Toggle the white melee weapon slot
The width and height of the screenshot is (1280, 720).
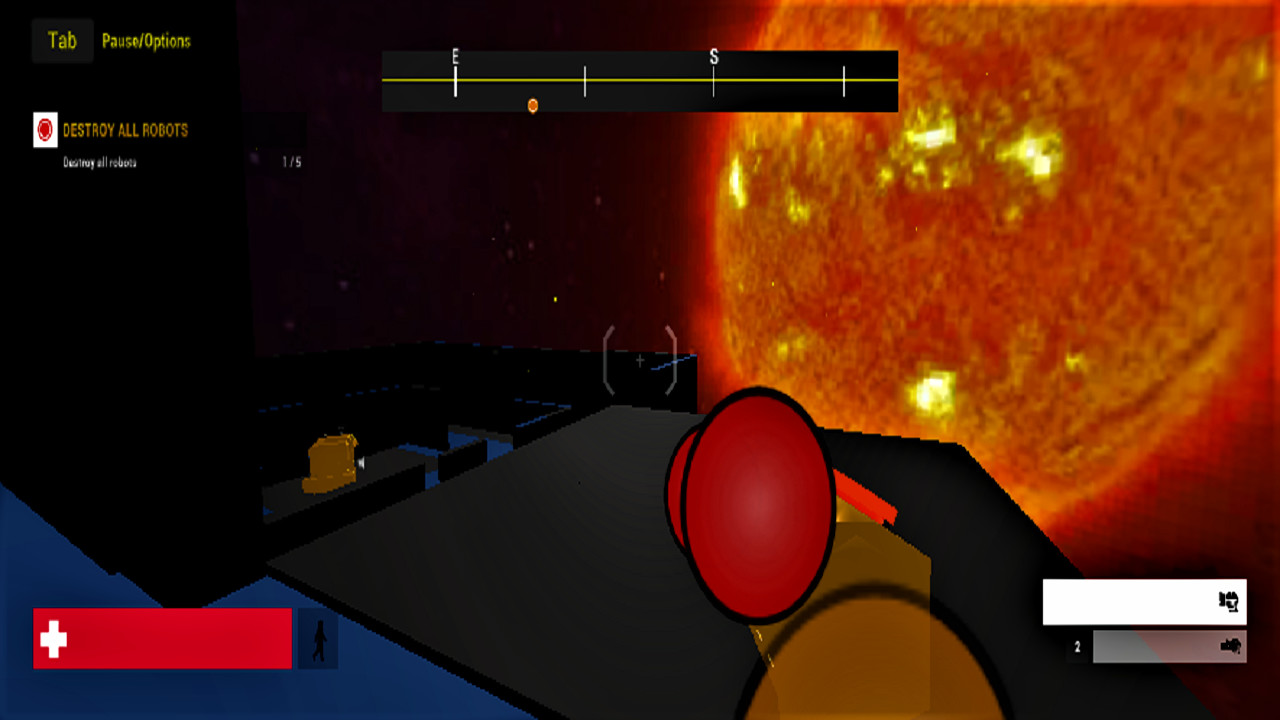click(x=1143, y=602)
